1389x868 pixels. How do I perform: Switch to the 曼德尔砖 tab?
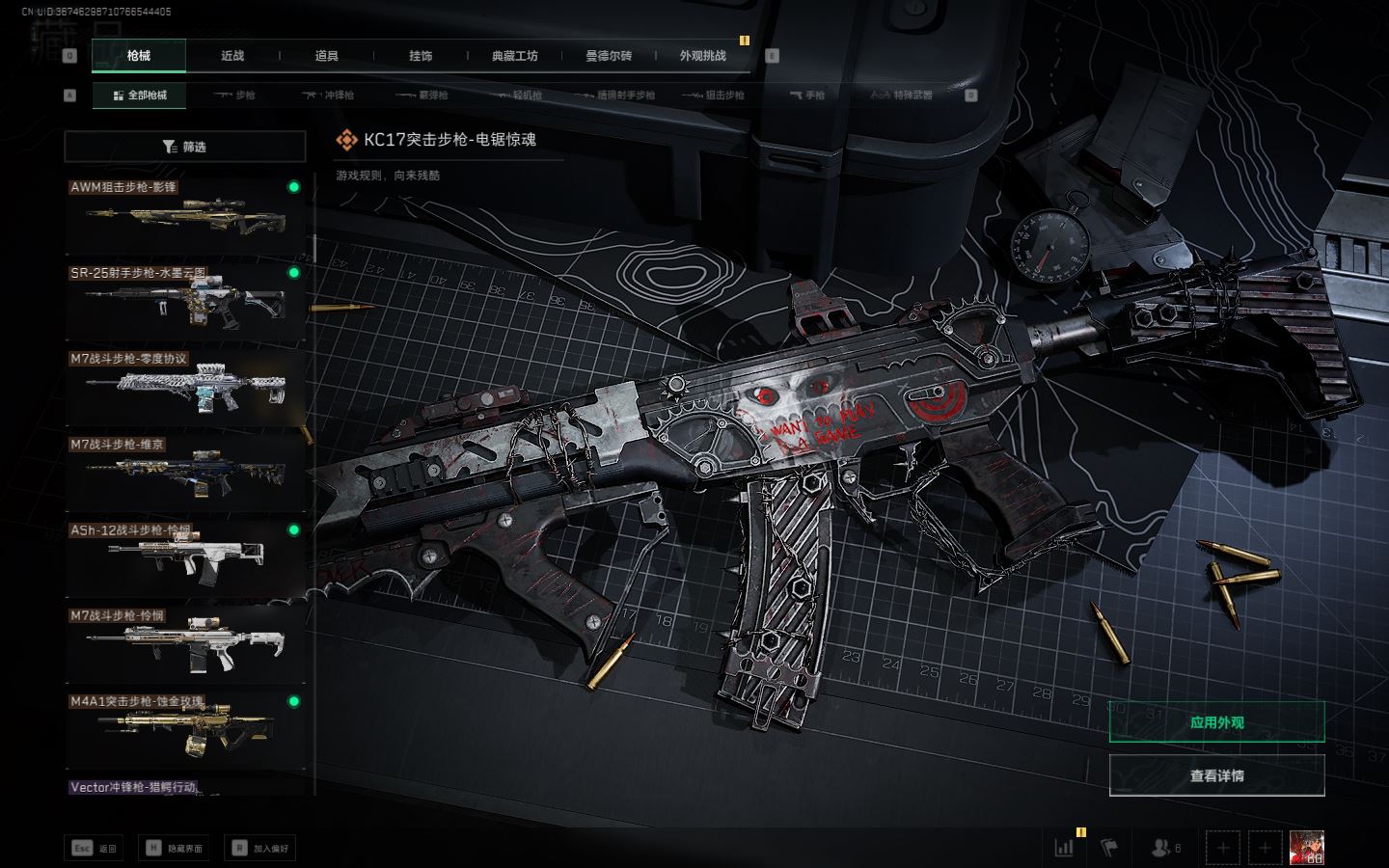pyautogui.click(x=609, y=56)
